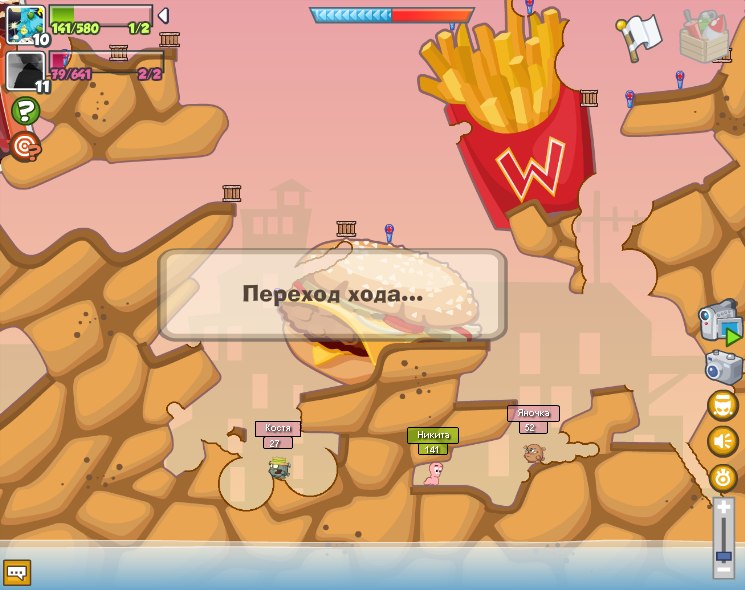Image resolution: width=745 pixels, height=590 pixels.
Task: Zoom out with the minus button
Action: pyautogui.click(x=723, y=570)
